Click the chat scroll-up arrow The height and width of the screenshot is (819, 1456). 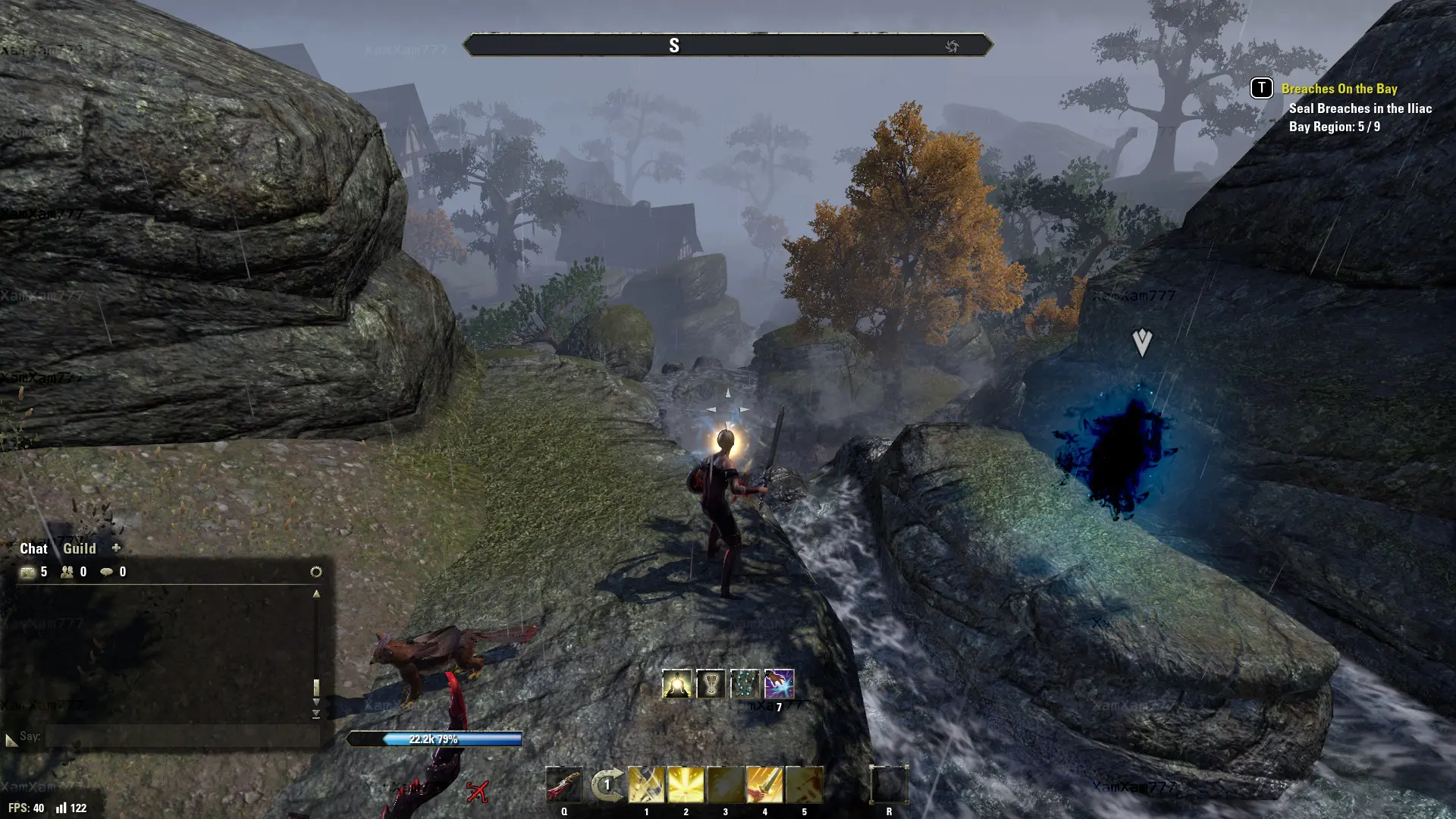tap(316, 594)
